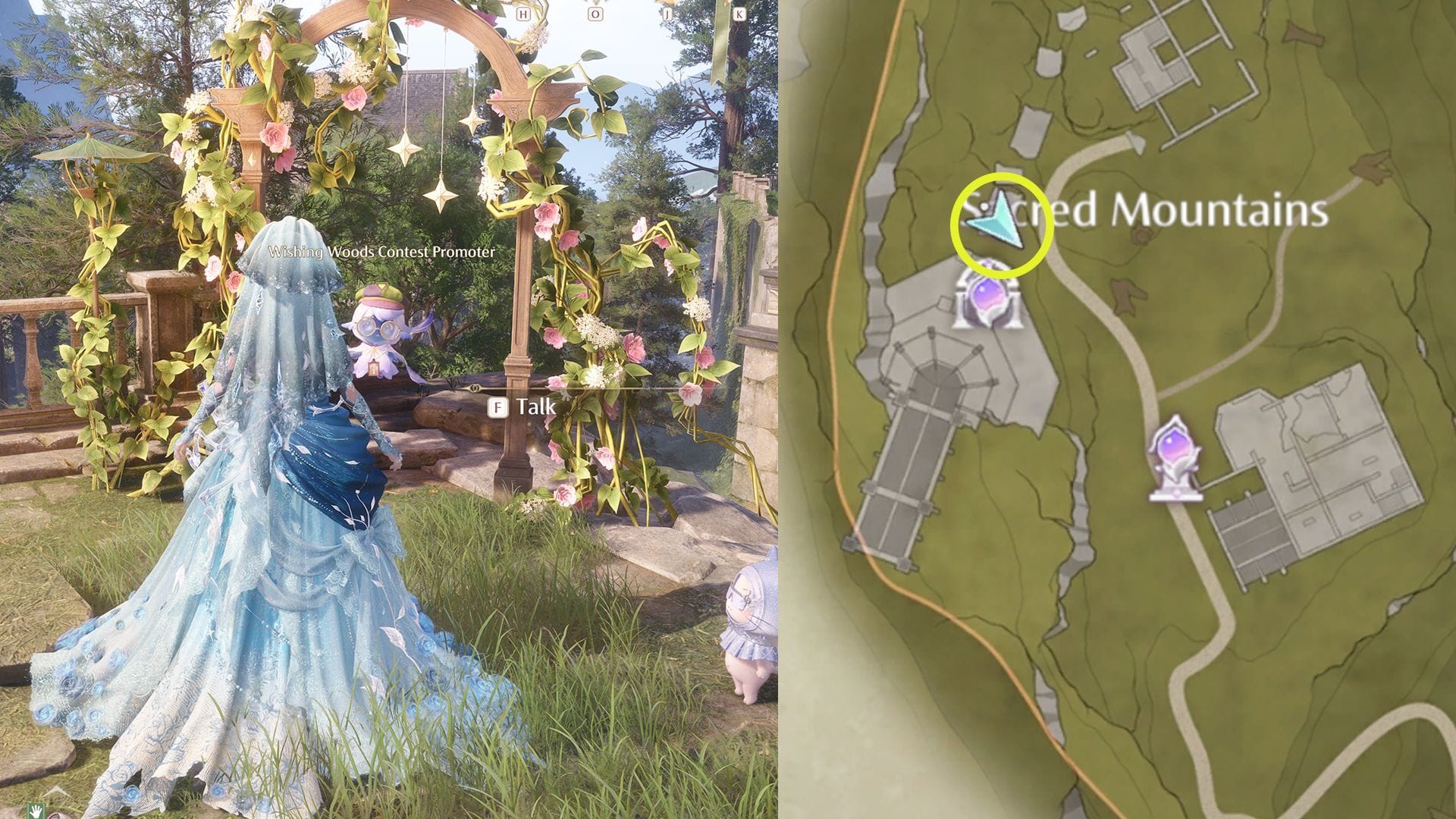Click the octagonal tower structure on the map
Viewport: 1456px width, 819px height.
coord(937,372)
